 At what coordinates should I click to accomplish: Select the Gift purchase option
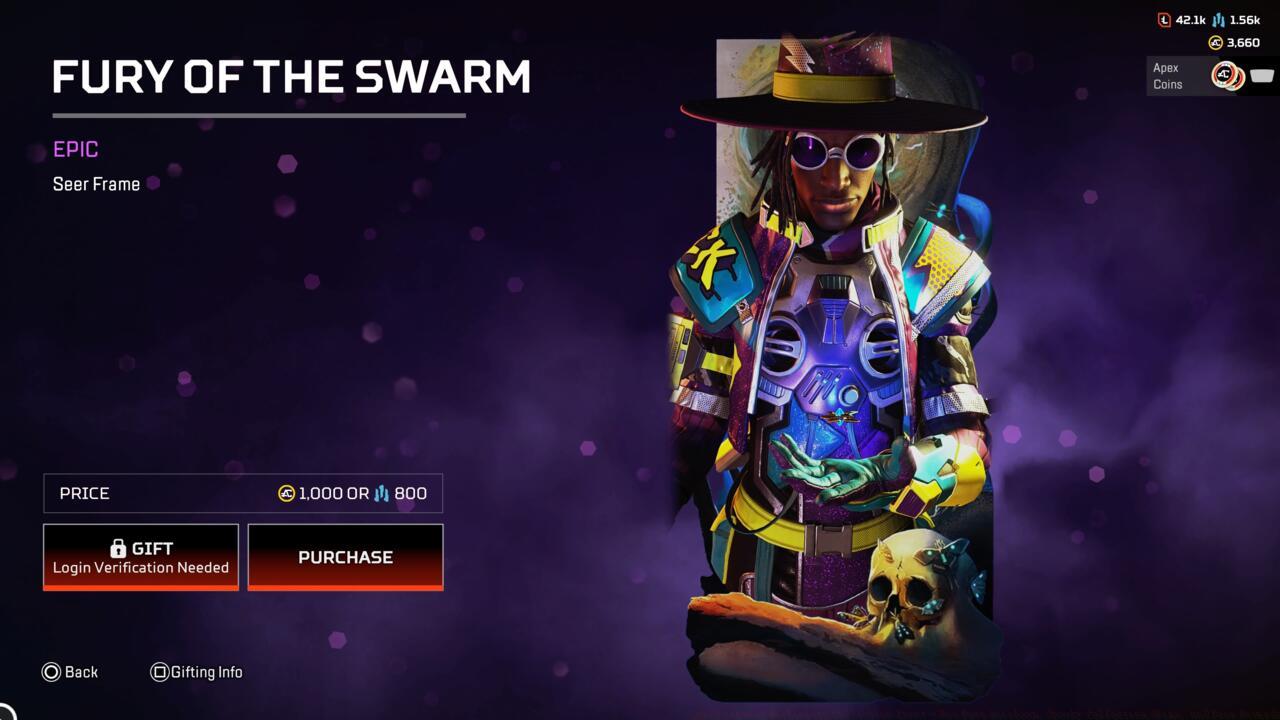pyautogui.click(x=140, y=556)
